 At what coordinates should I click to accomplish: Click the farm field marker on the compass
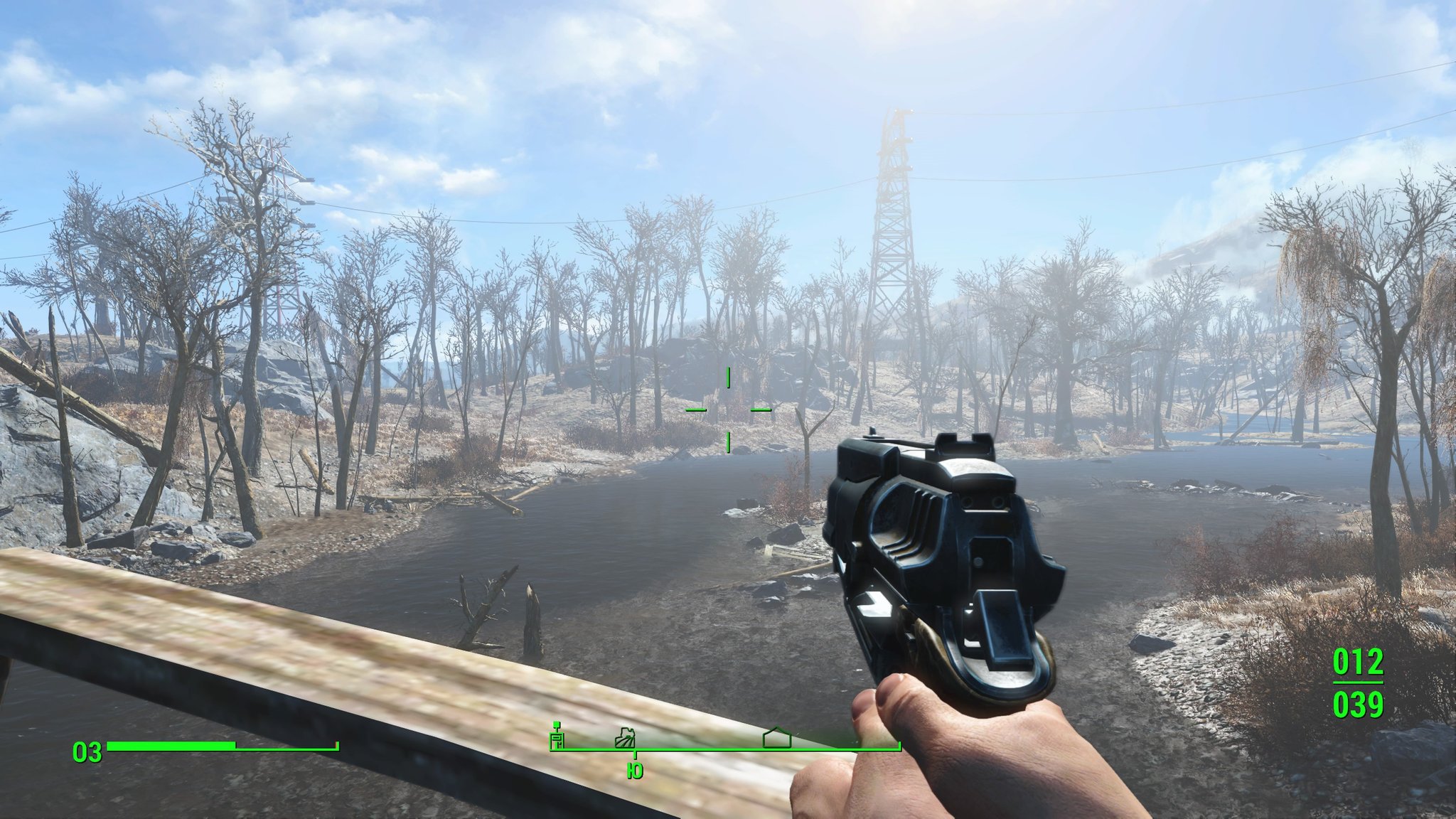pos(625,737)
